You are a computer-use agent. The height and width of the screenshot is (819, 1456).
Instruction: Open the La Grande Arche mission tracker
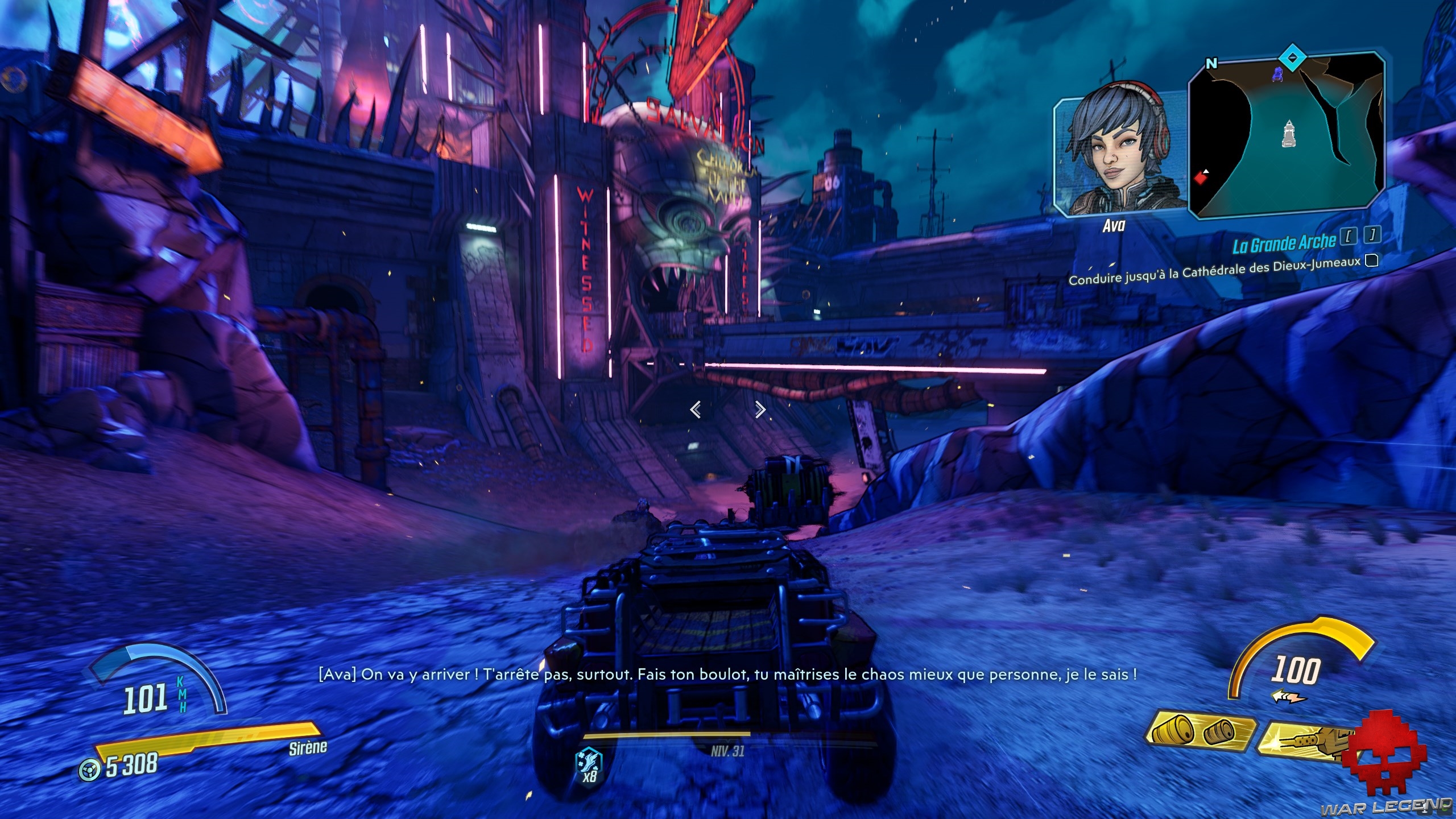click(x=1284, y=243)
